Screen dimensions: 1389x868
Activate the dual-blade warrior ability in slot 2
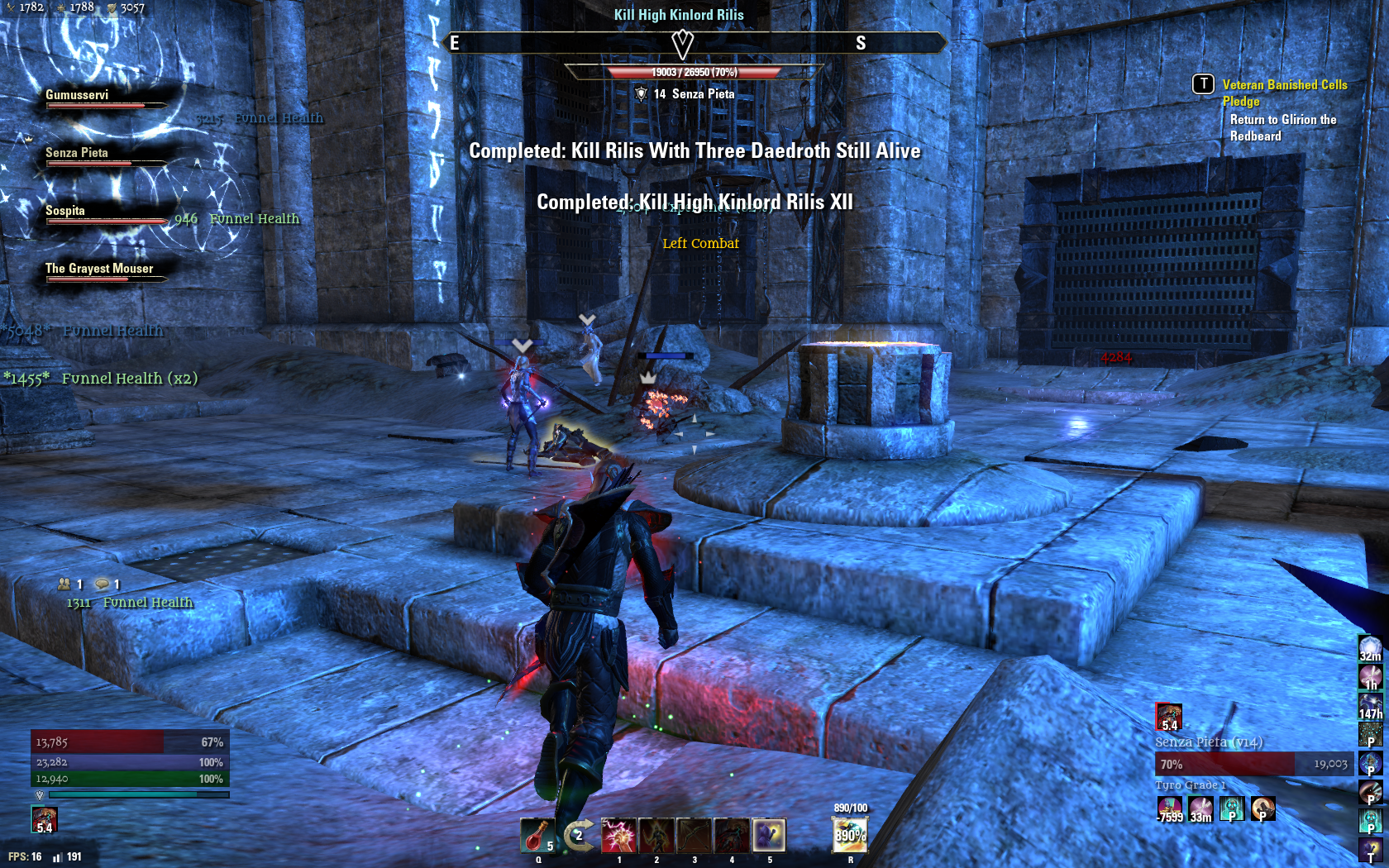pyautogui.click(x=656, y=835)
